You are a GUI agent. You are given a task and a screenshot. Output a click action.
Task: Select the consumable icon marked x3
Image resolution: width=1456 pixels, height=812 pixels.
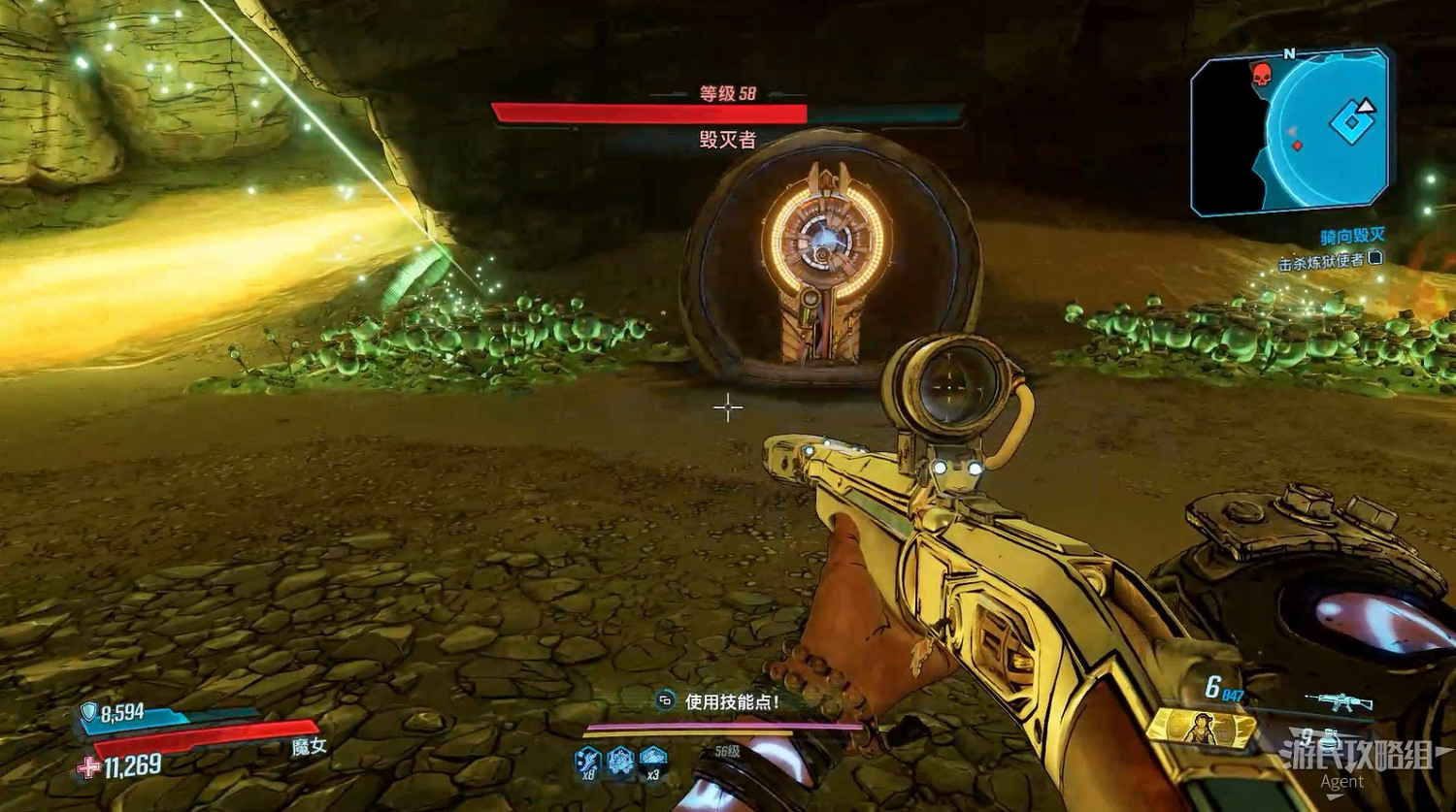pos(651,758)
